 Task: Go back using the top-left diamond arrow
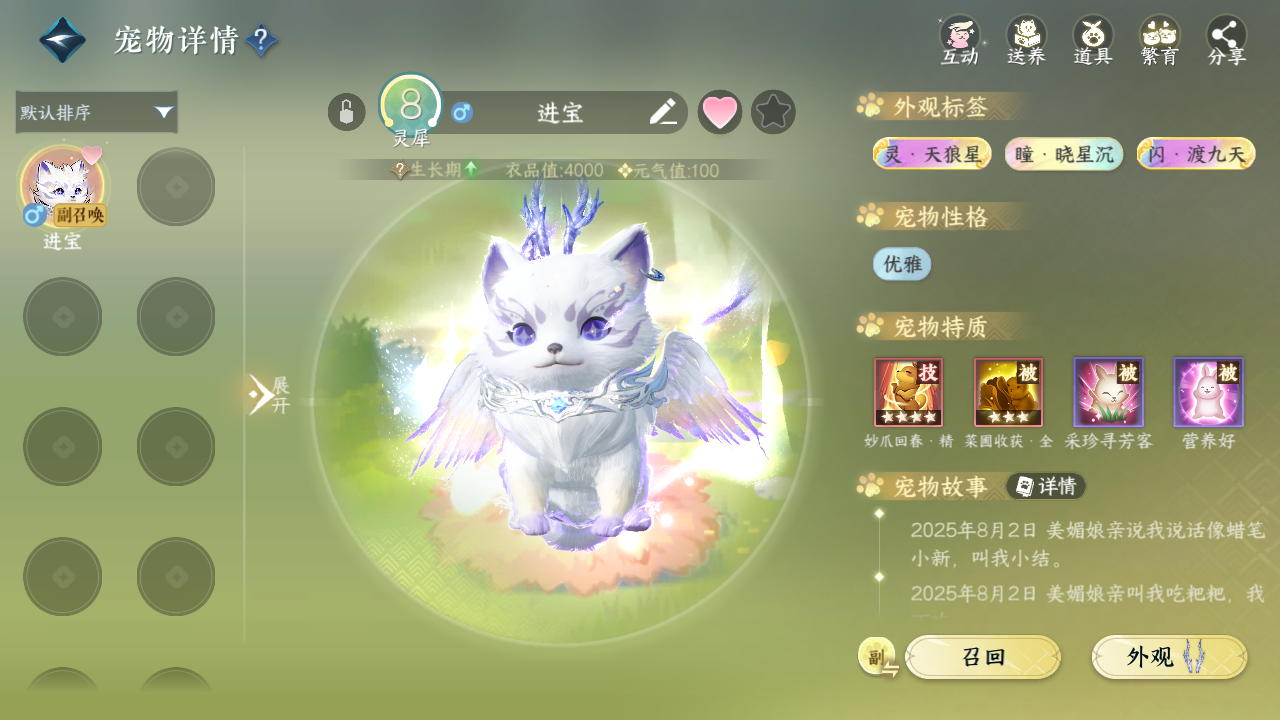[x=62, y=40]
